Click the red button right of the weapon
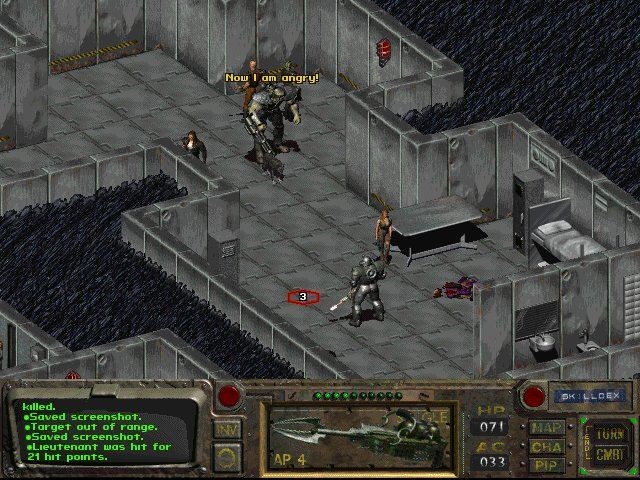 pyautogui.click(x=535, y=396)
